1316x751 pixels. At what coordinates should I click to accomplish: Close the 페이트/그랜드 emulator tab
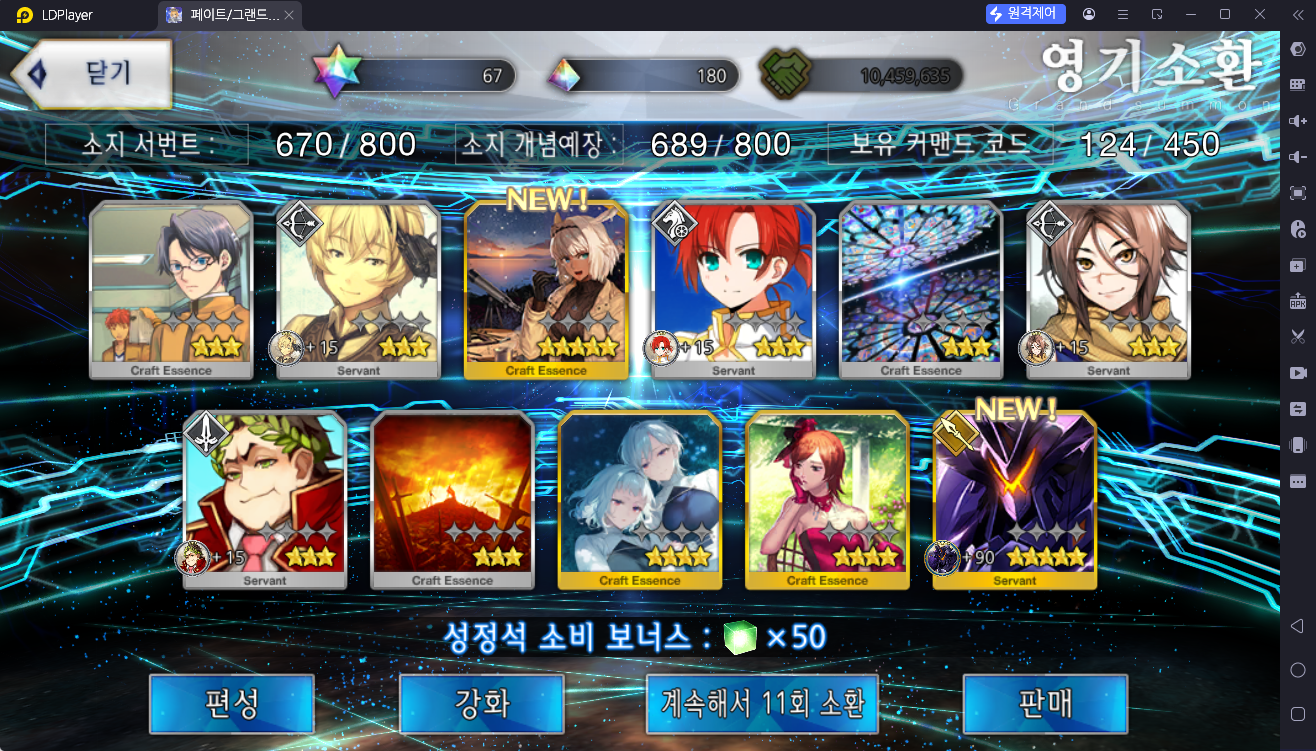pos(289,15)
